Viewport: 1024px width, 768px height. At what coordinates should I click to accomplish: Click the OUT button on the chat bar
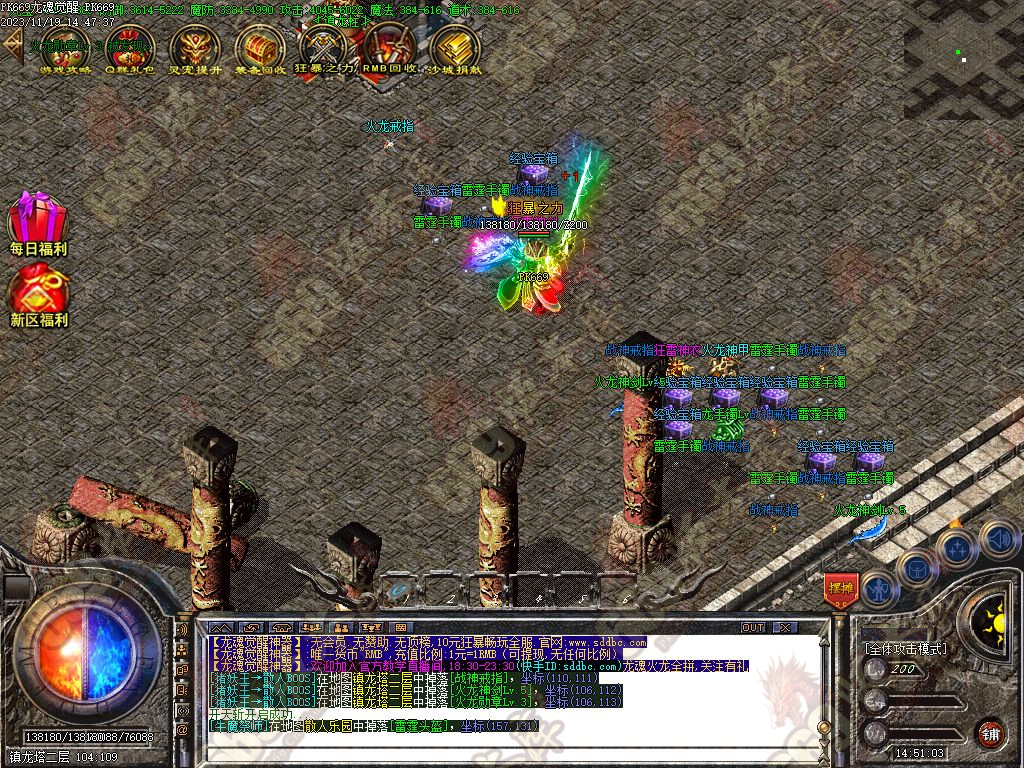752,627
